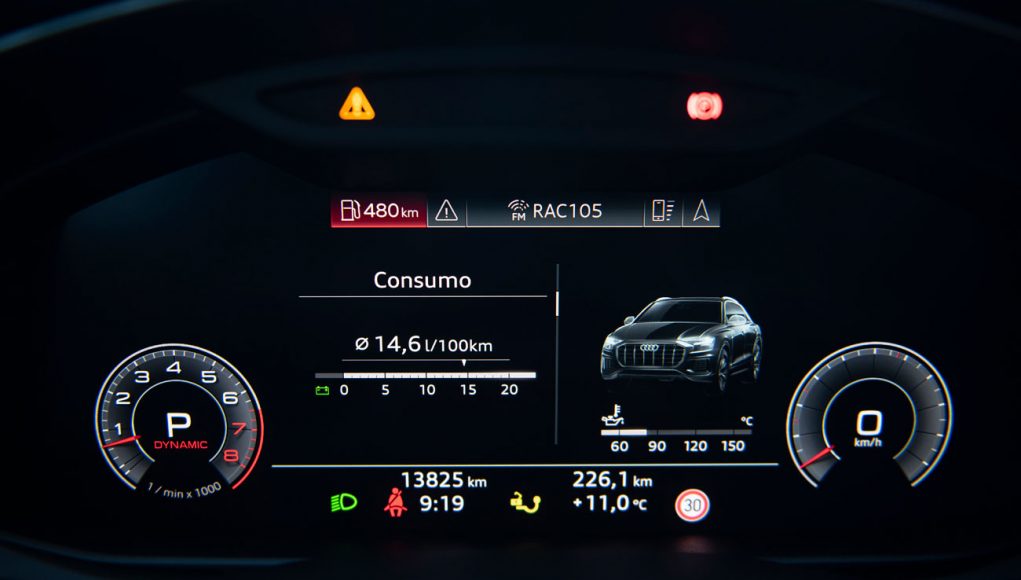Open the warning triangle tab

[446, 211]
